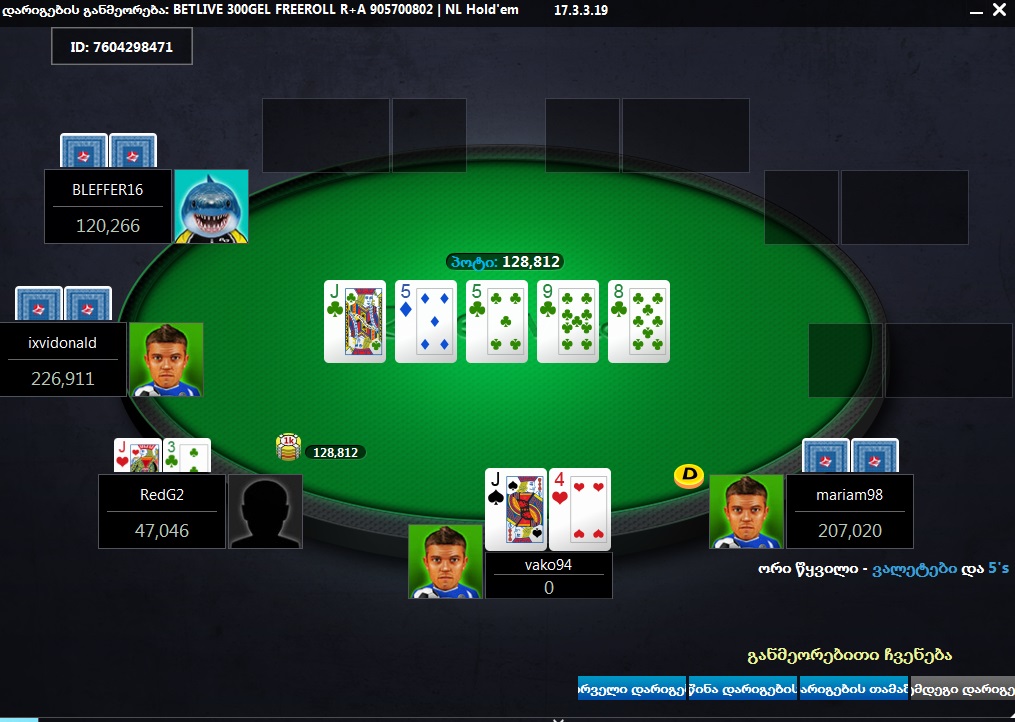This screenshot has height=722, width=1015.
Task: Select ixvidonald's player name panel
Action: point(63,359)
